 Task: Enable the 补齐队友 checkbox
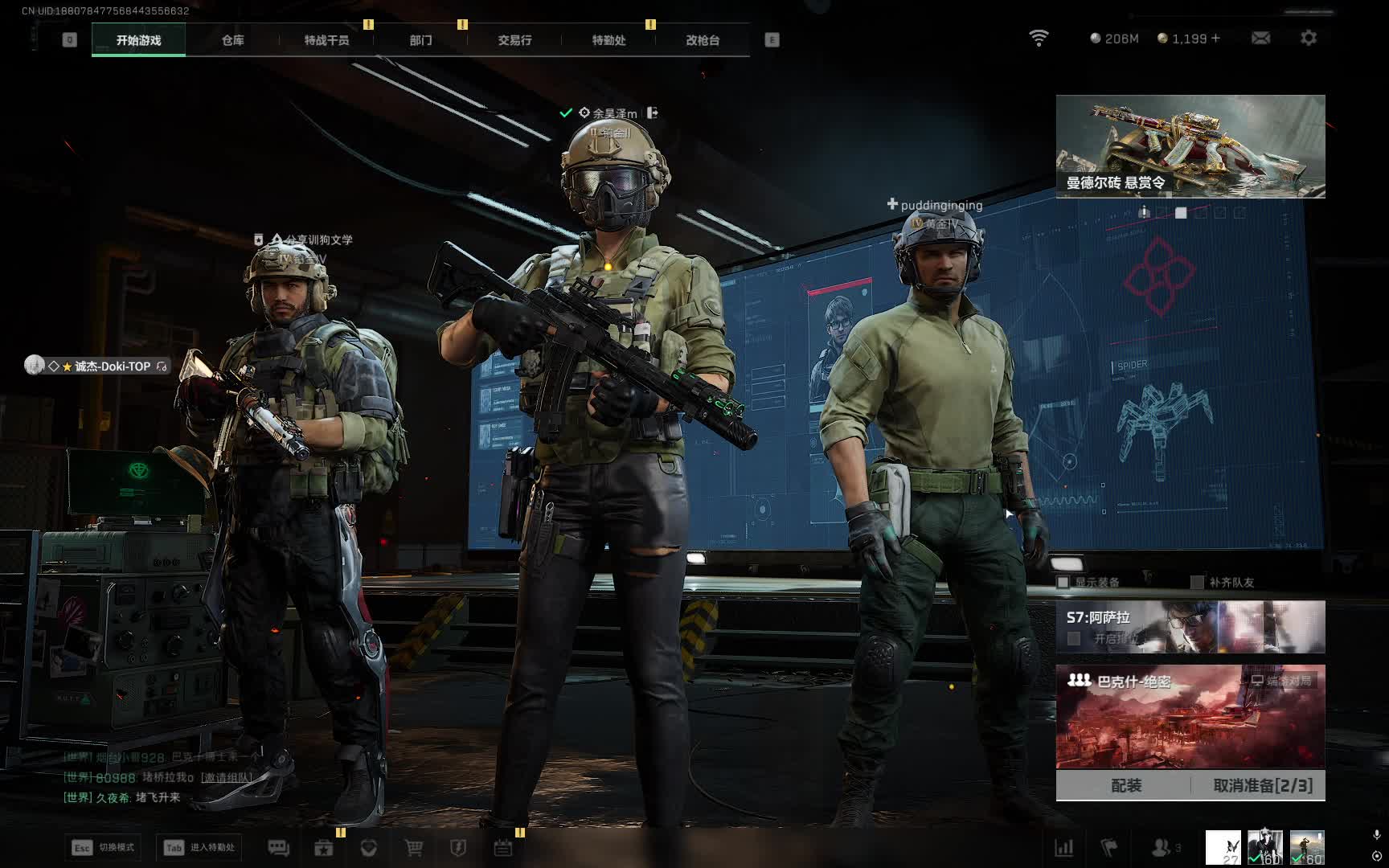click(1197, 582)
